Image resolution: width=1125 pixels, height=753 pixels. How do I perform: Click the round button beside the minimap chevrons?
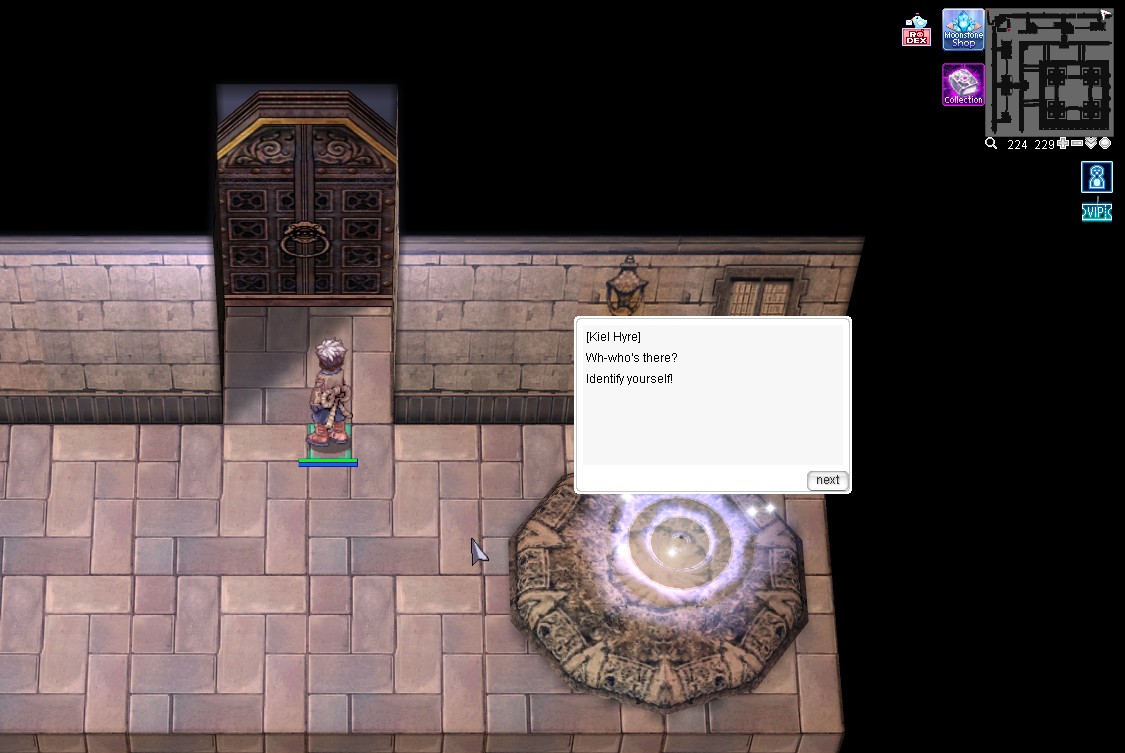coord(1105,144)
